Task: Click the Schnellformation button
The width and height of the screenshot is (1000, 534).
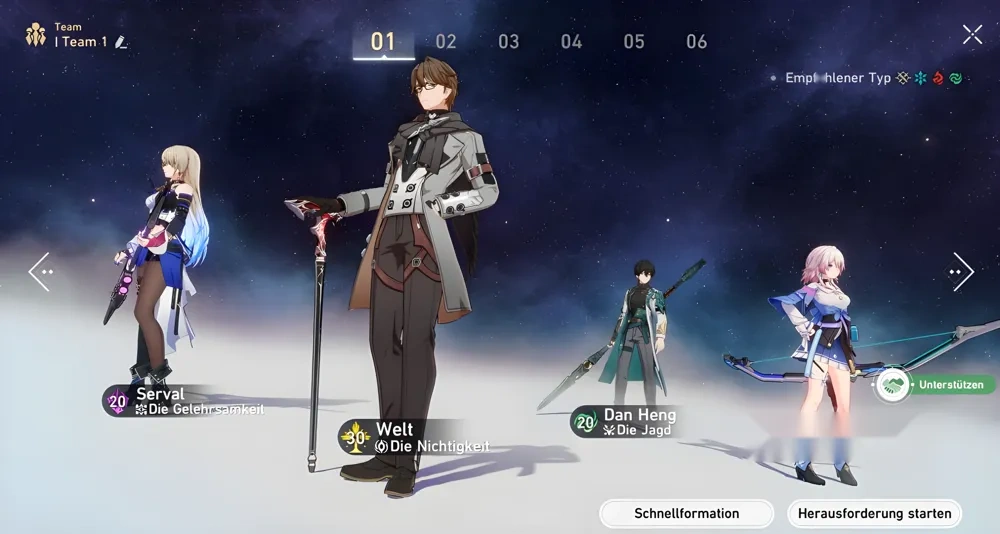Action: [686, 514]
